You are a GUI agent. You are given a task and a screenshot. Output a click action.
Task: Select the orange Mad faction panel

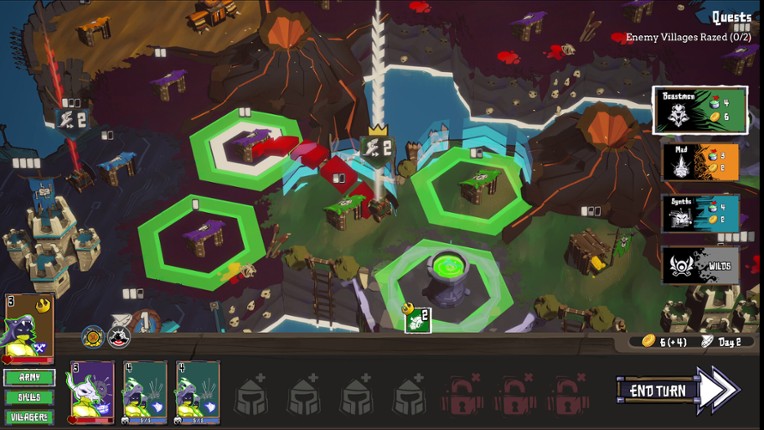pos(699,162)
